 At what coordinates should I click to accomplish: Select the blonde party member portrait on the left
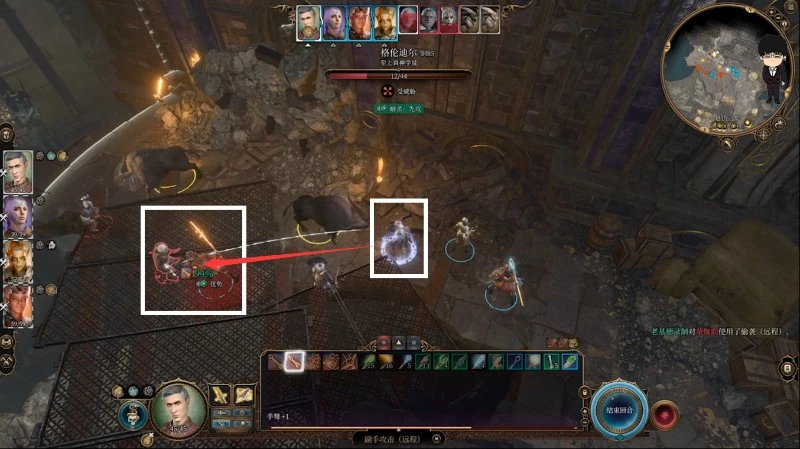point(19,257)
